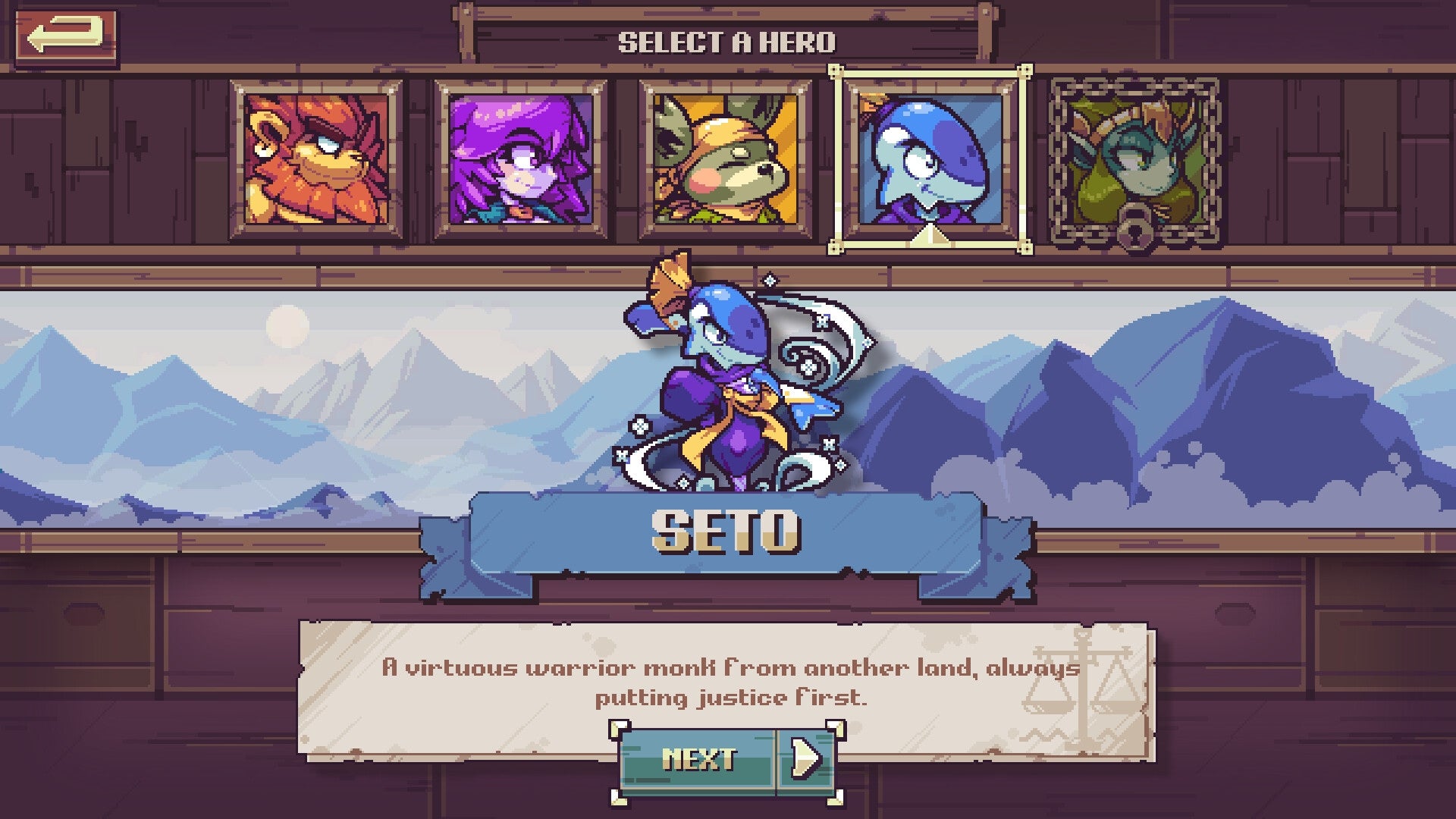The image size is (1456, 819).
Task: Click Seto's full character artwork
Action: [x=728, y=379]
